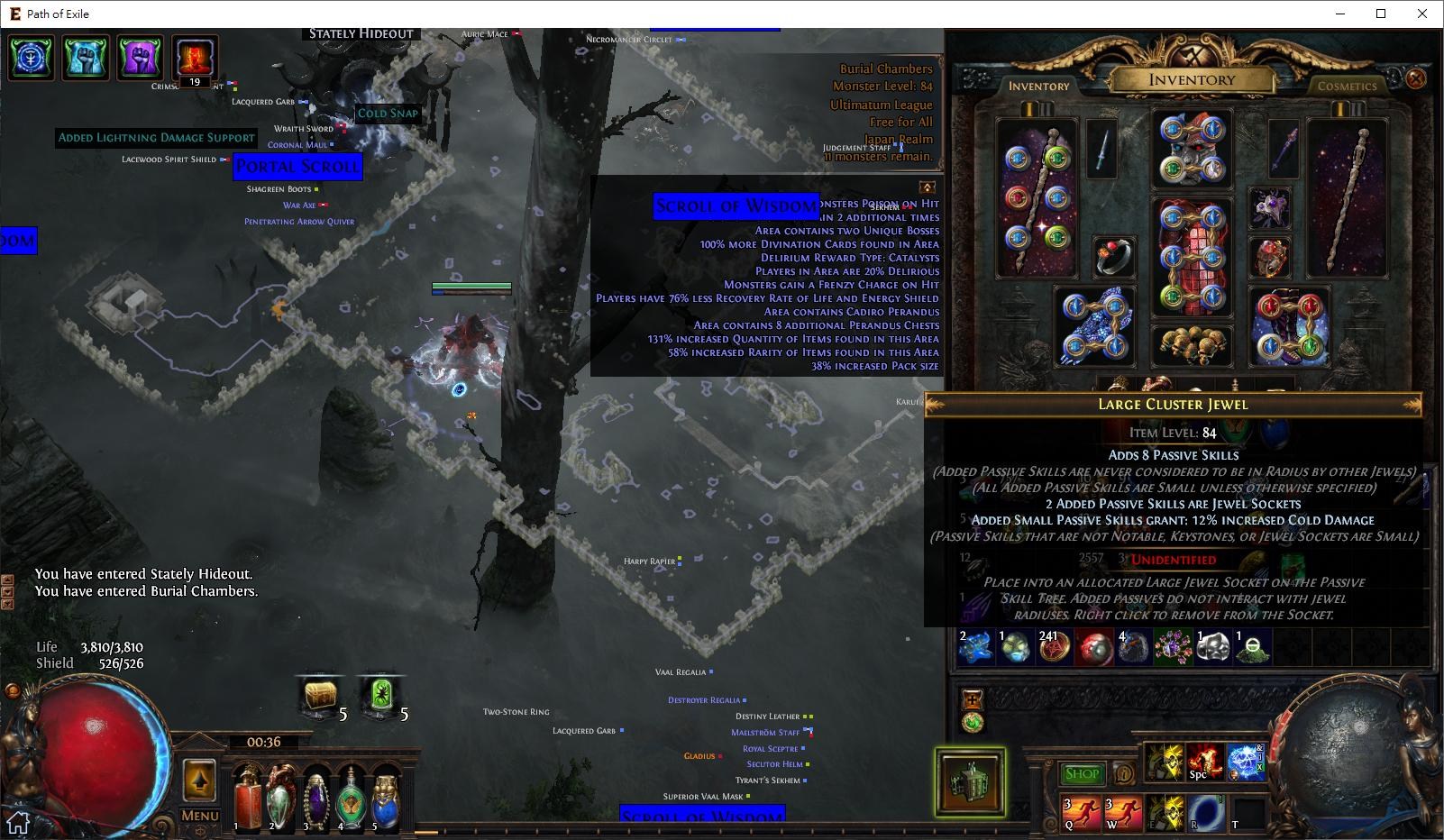This screenshot has width=1444, height=840.
Task: Switch to the Cosmetics tab
Action: (1346, 85)
